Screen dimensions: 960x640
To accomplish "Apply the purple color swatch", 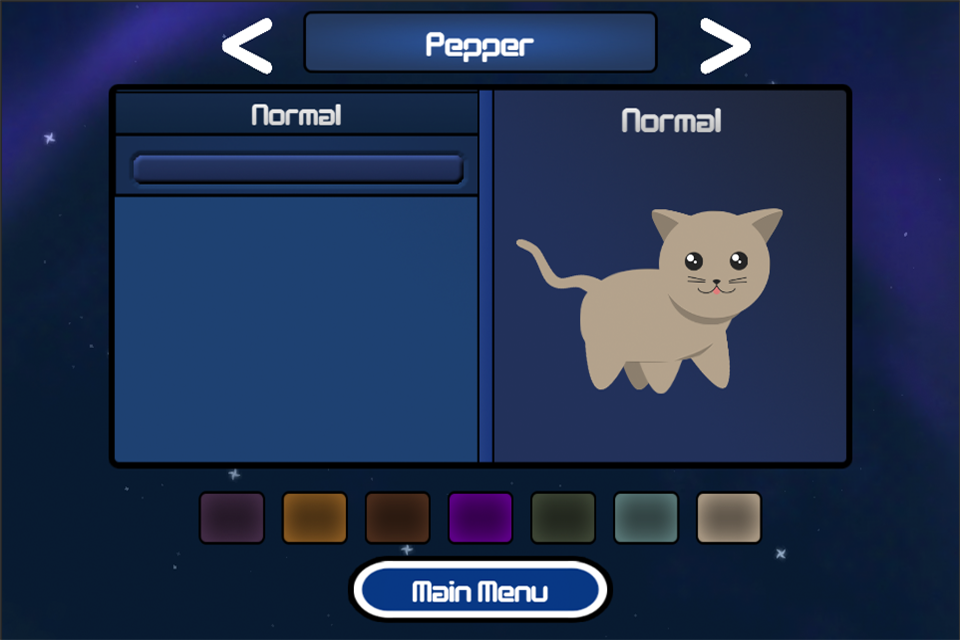I will (480, 517).
